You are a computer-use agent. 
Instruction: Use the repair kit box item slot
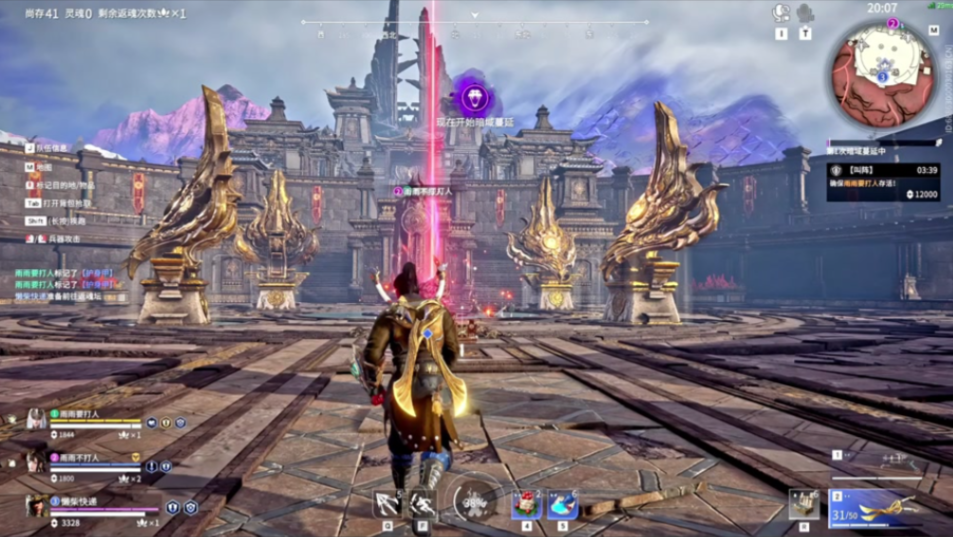click(804, 504)
